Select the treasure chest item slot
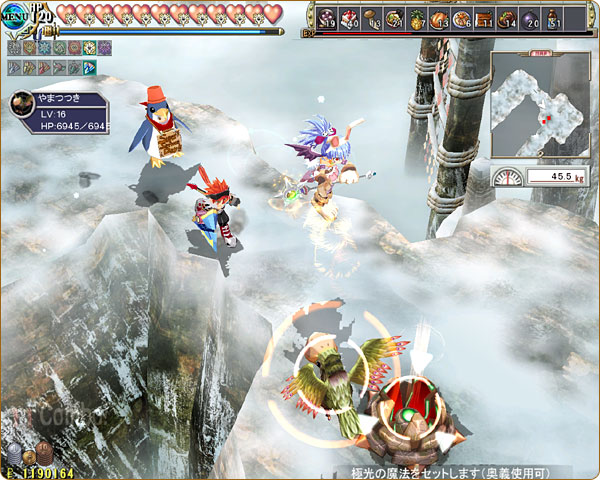 click(x=484, y=18)
